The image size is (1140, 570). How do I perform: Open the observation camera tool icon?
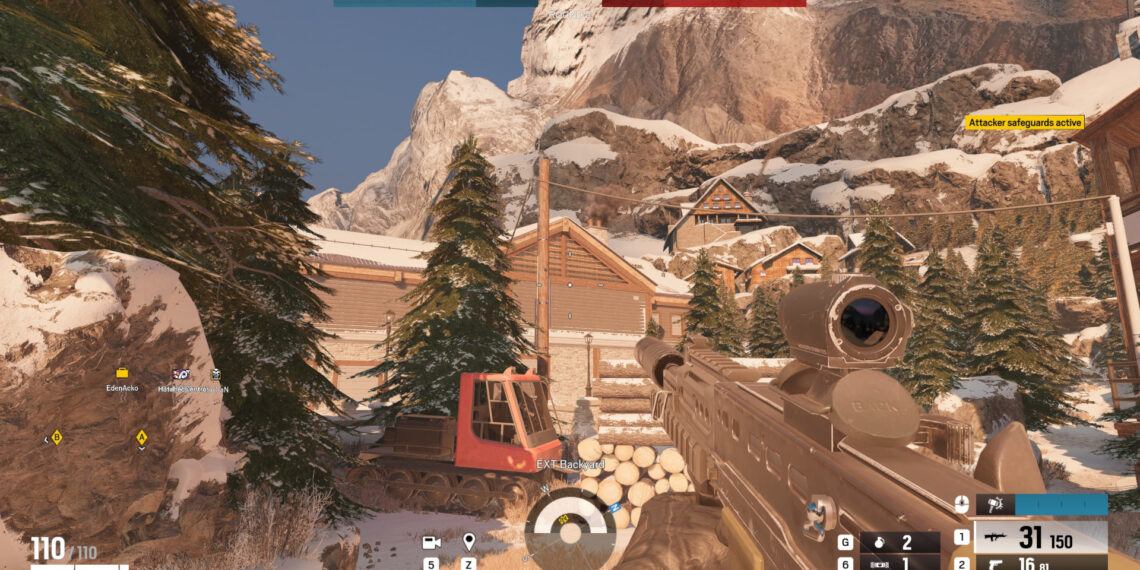point(432,543)
